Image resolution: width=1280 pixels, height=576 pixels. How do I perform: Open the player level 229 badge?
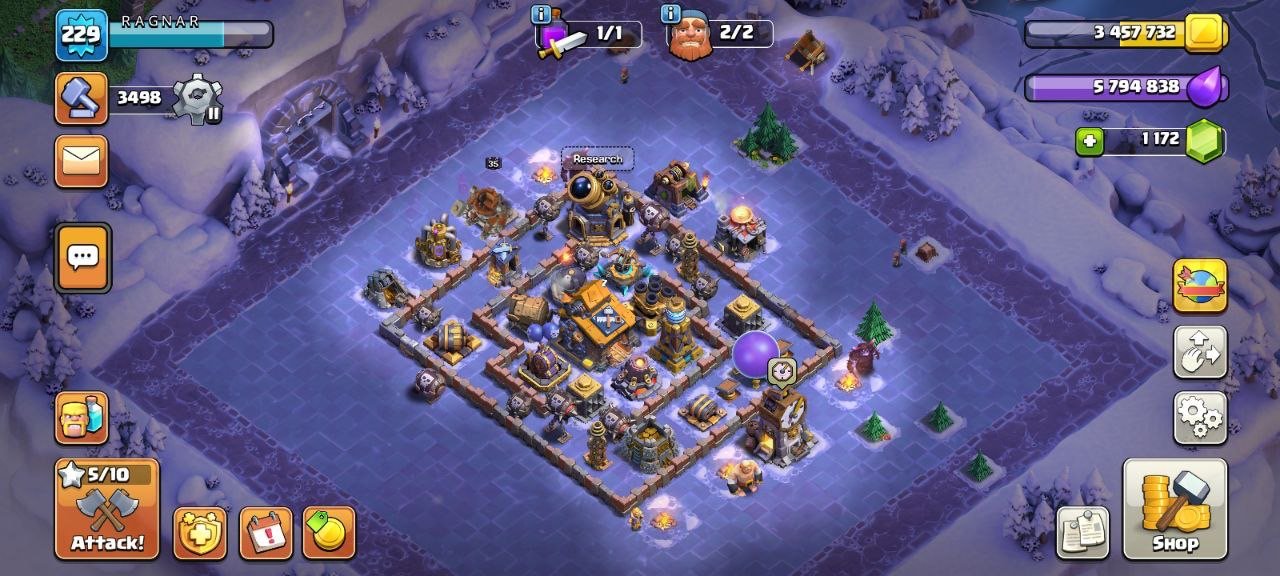click(x=80, y=34)
